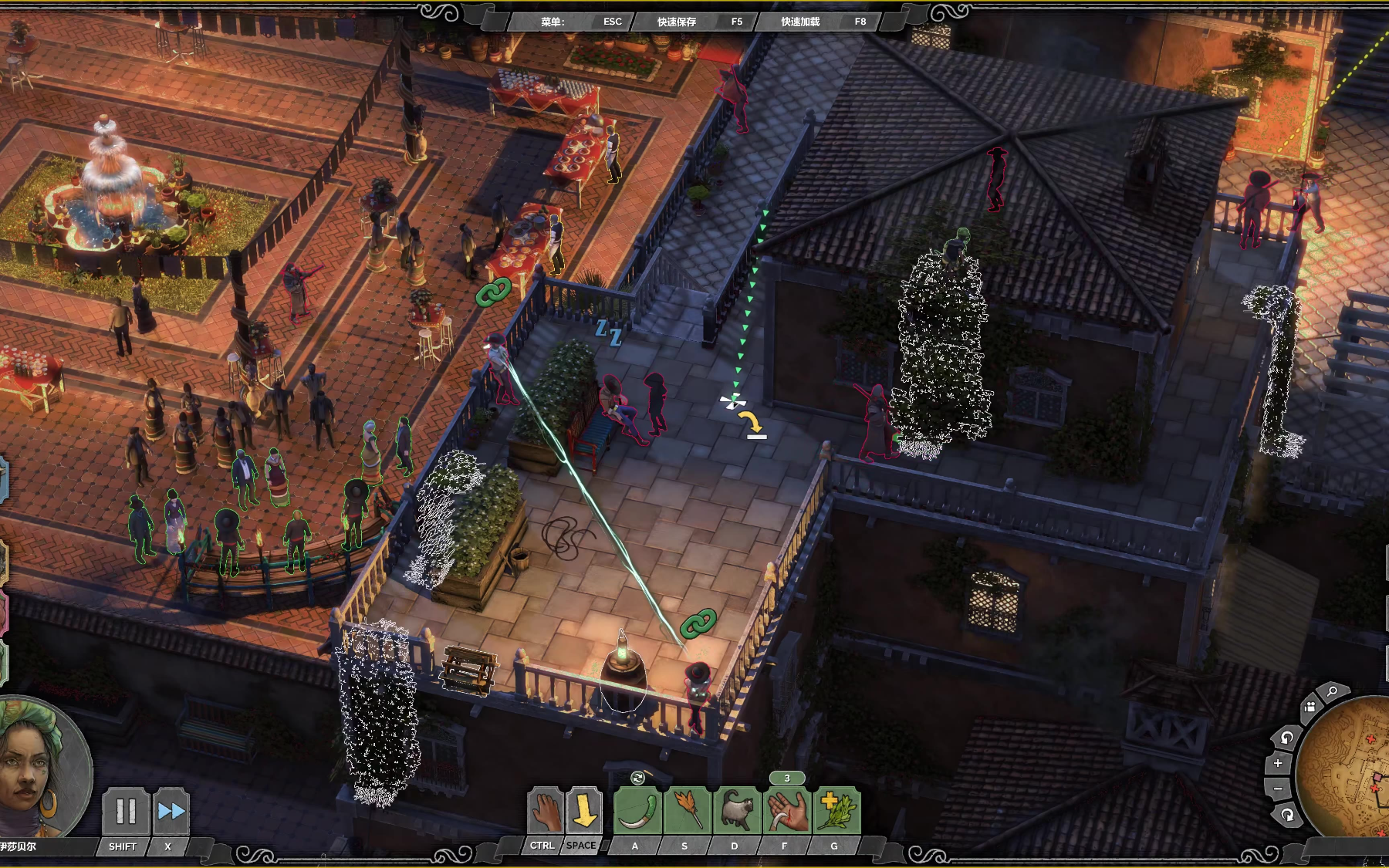This screenshot has width=1389, height=868.
Task: Use the cat distraction ability
Action: click(736, 810)
